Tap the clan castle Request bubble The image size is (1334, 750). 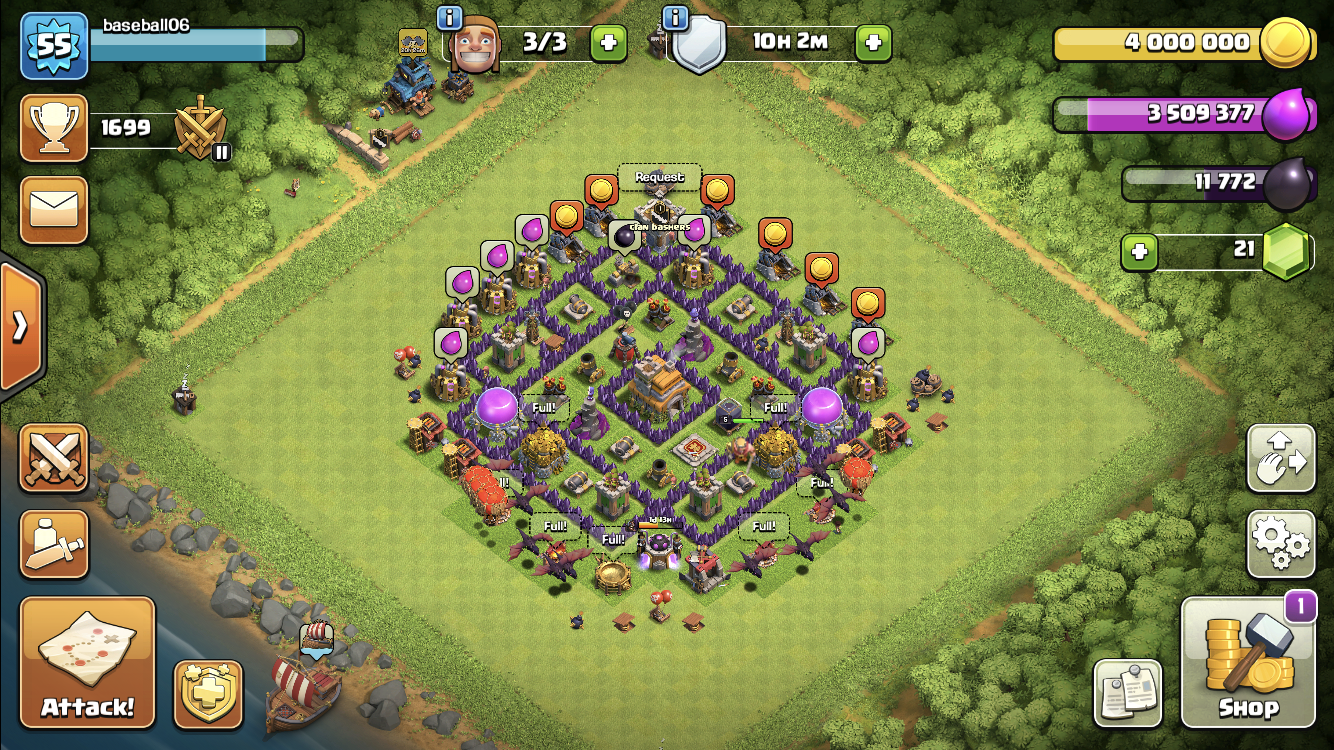[x=659, y=177]
